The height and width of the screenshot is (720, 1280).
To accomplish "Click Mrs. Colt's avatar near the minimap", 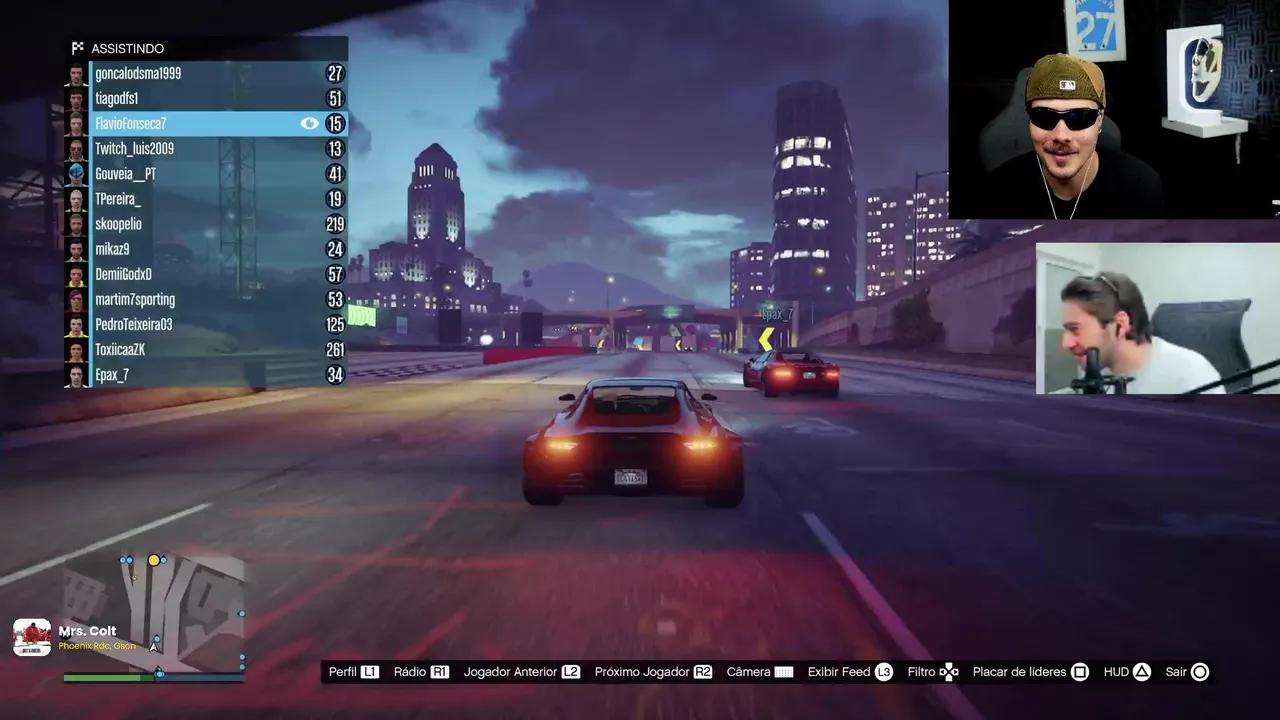I will tap(31, 635).
